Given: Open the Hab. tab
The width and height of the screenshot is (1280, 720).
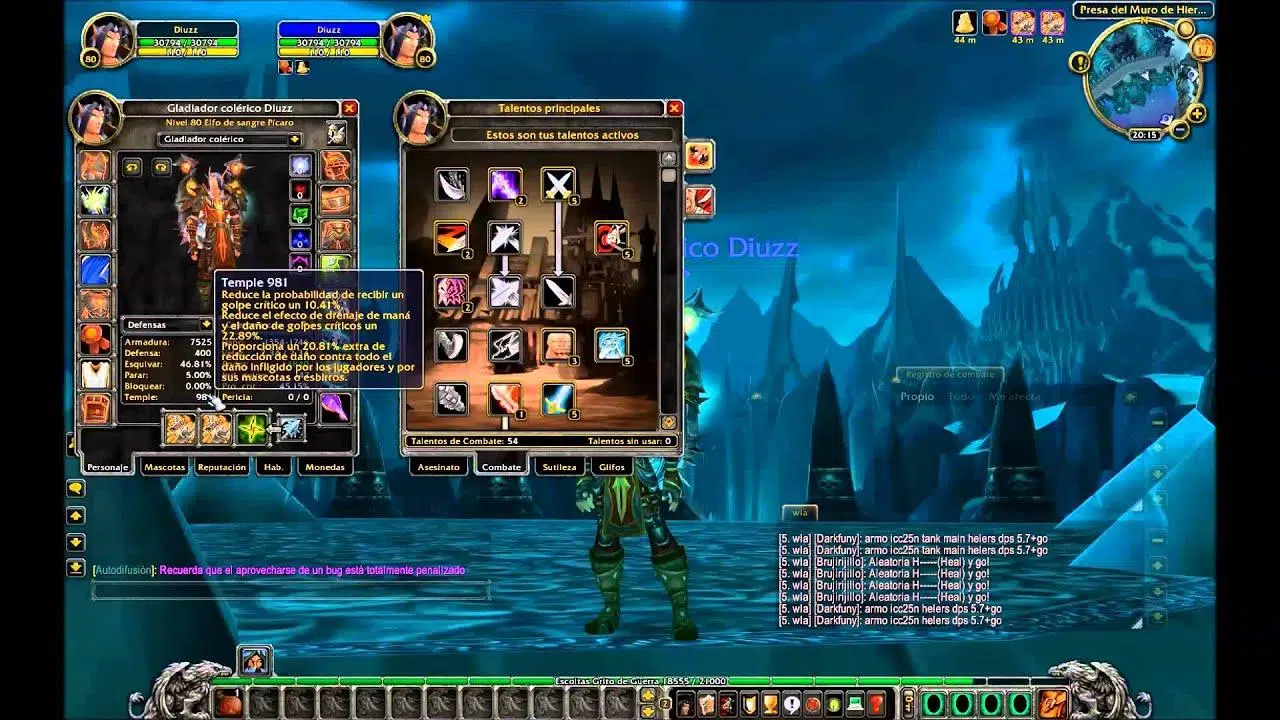Looking at the screenshot, I should point(272,467).
